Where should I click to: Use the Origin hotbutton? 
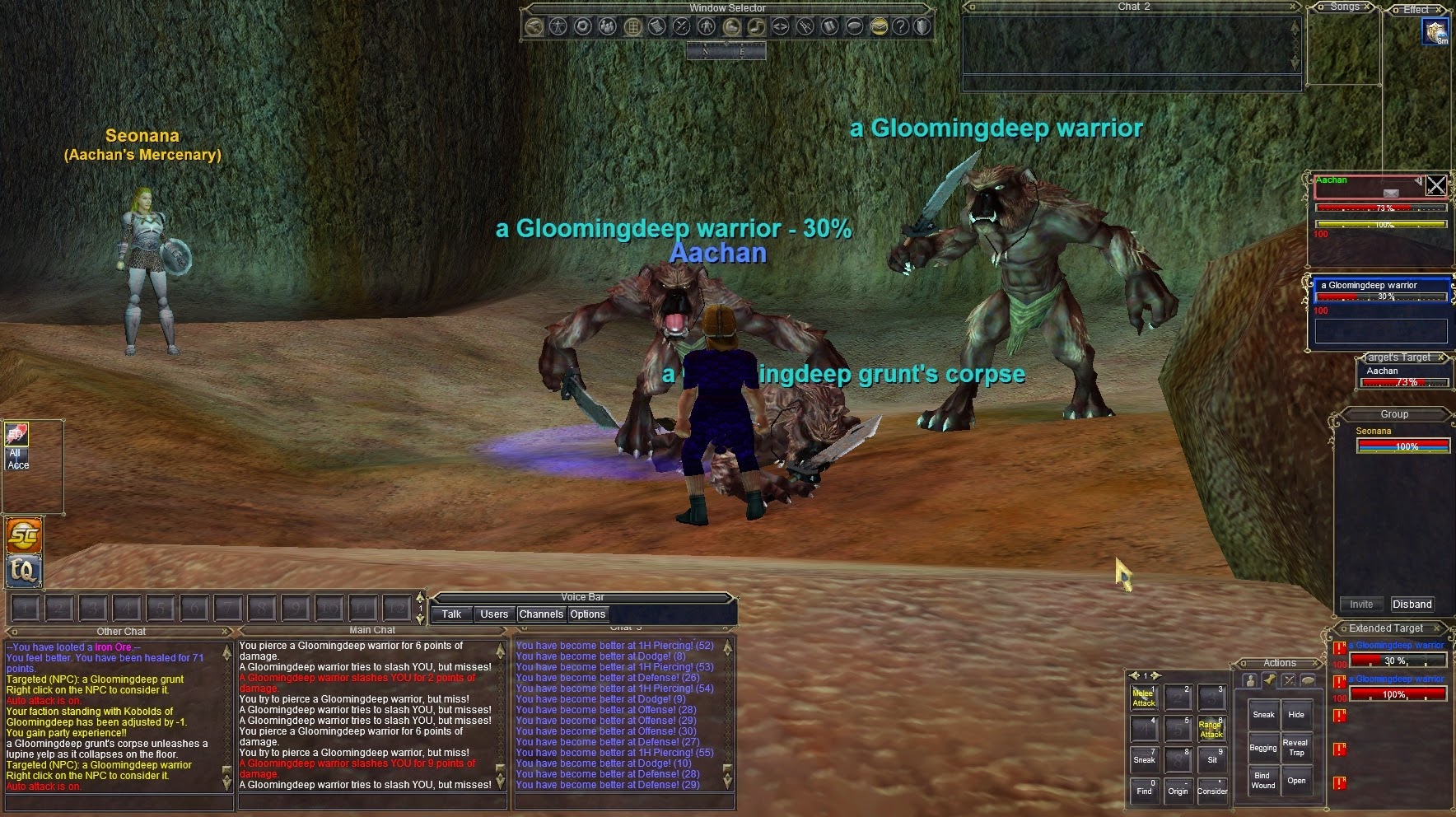(x=1178, y=790)
